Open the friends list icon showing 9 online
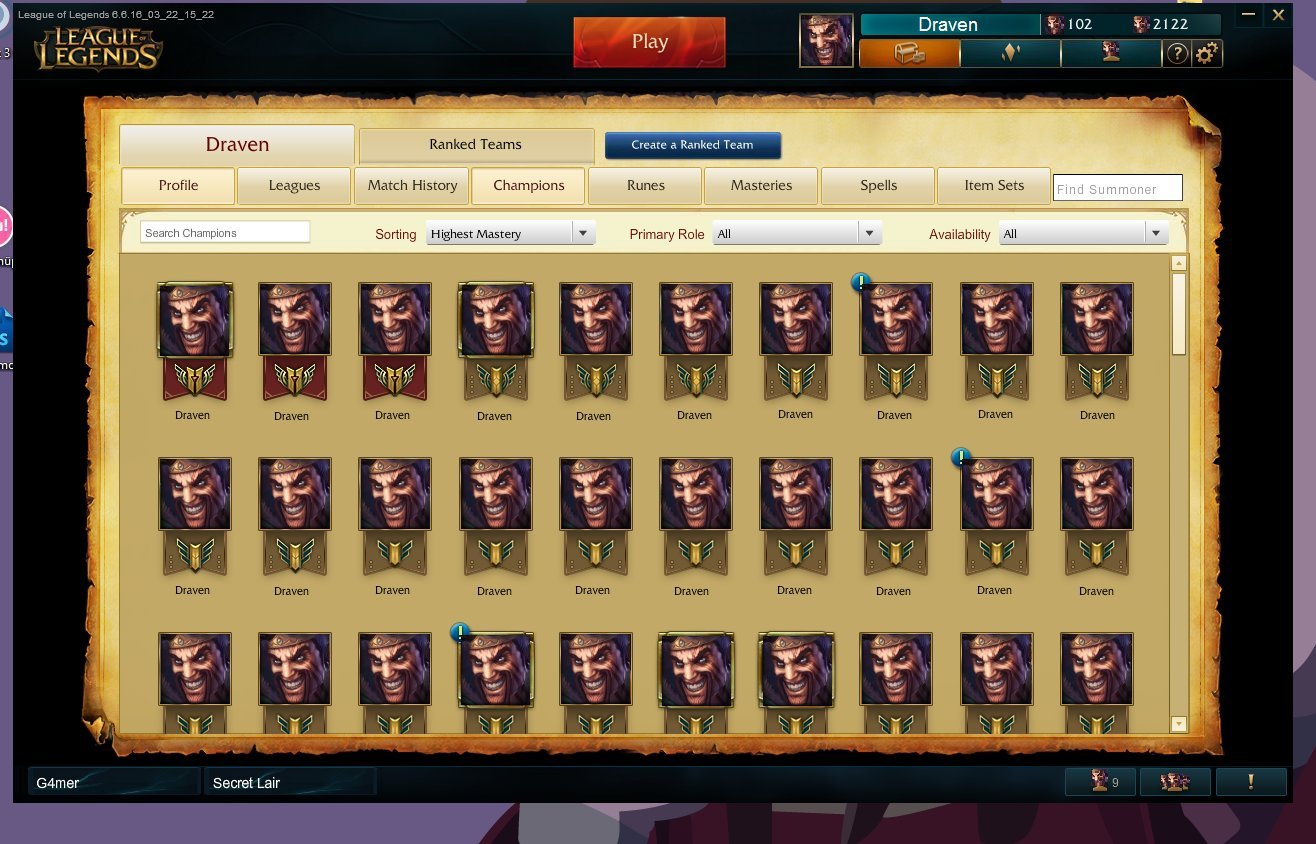 pyautogui.click(x=1100, y=781)
